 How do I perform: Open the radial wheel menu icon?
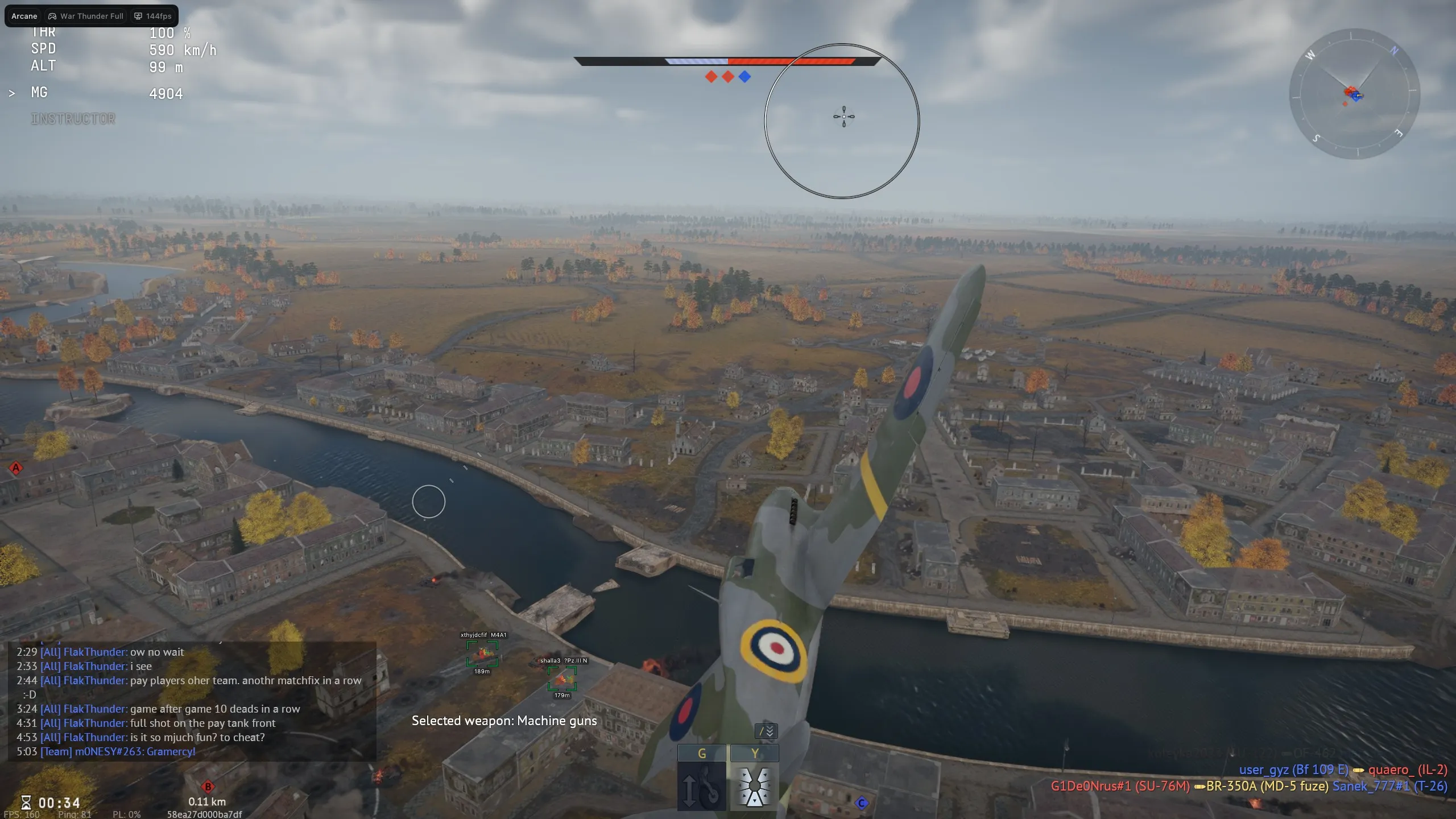coord(754,787)
